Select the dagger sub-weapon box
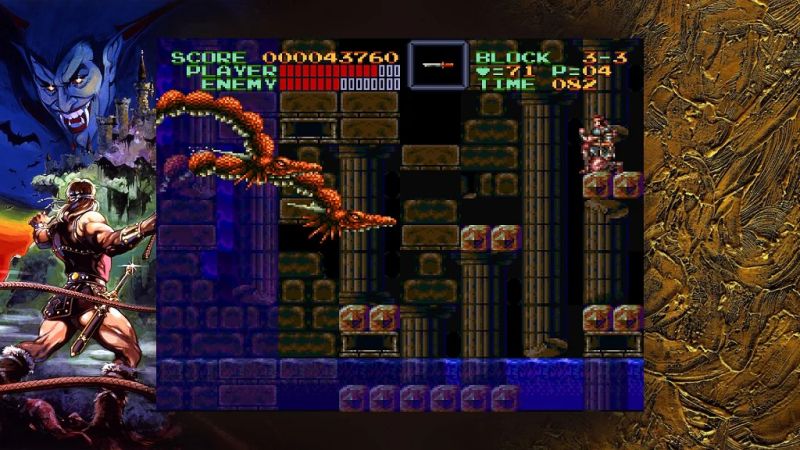The image size is (800, 450). [437, 65]
